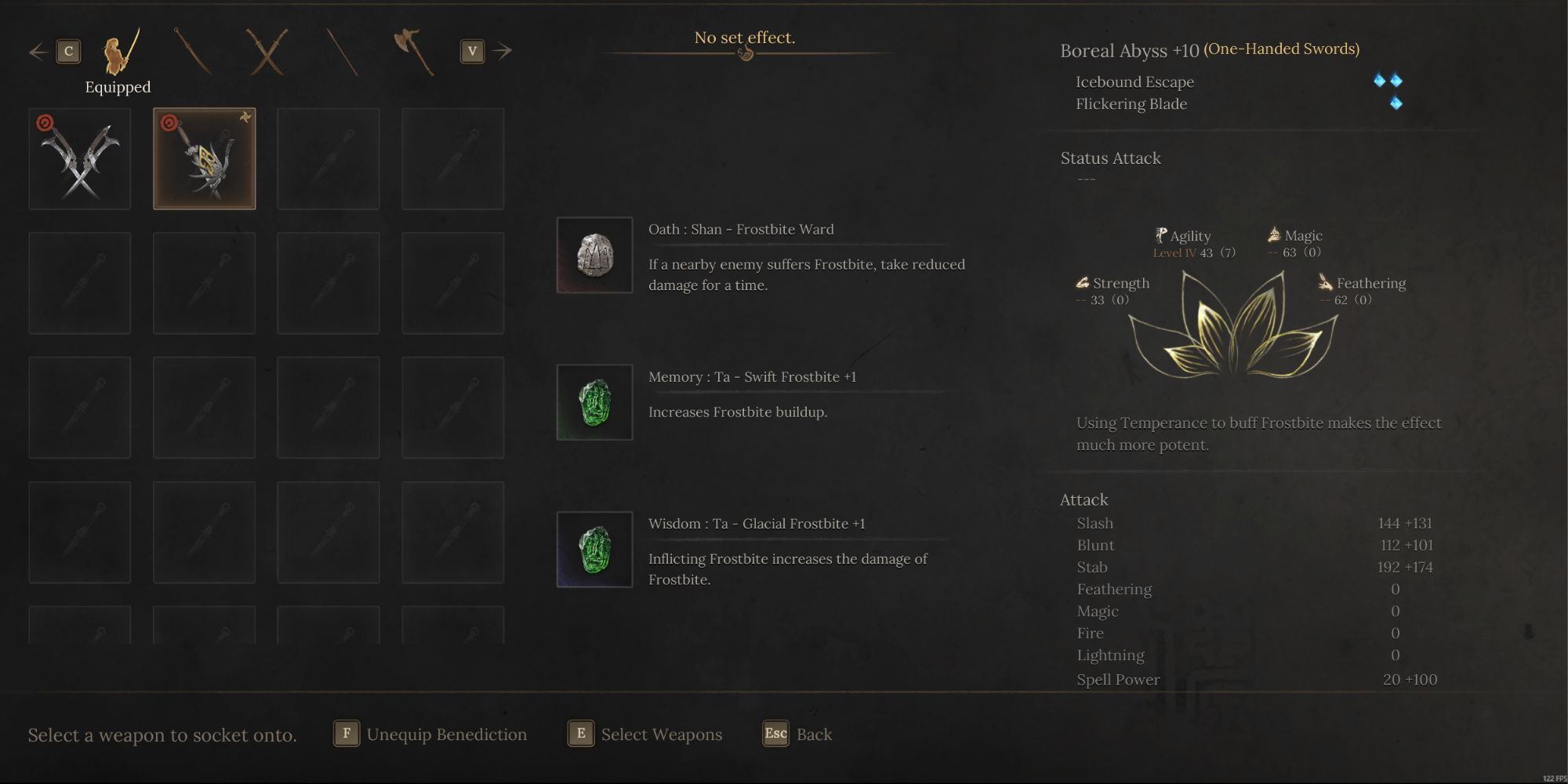Click the C key shortcut icon

[x=69, y=50]
